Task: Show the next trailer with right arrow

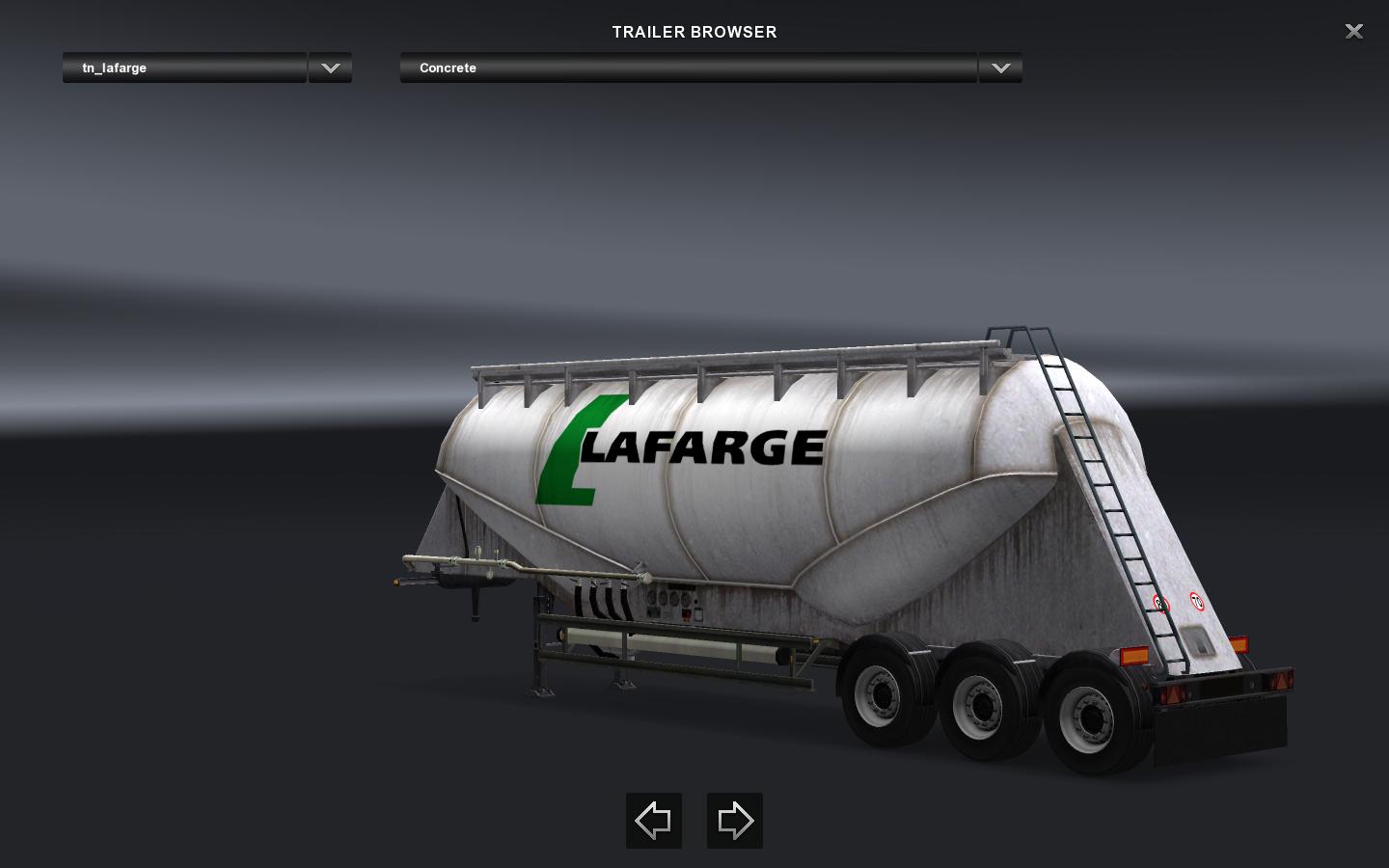Action: tap(735, 821)
